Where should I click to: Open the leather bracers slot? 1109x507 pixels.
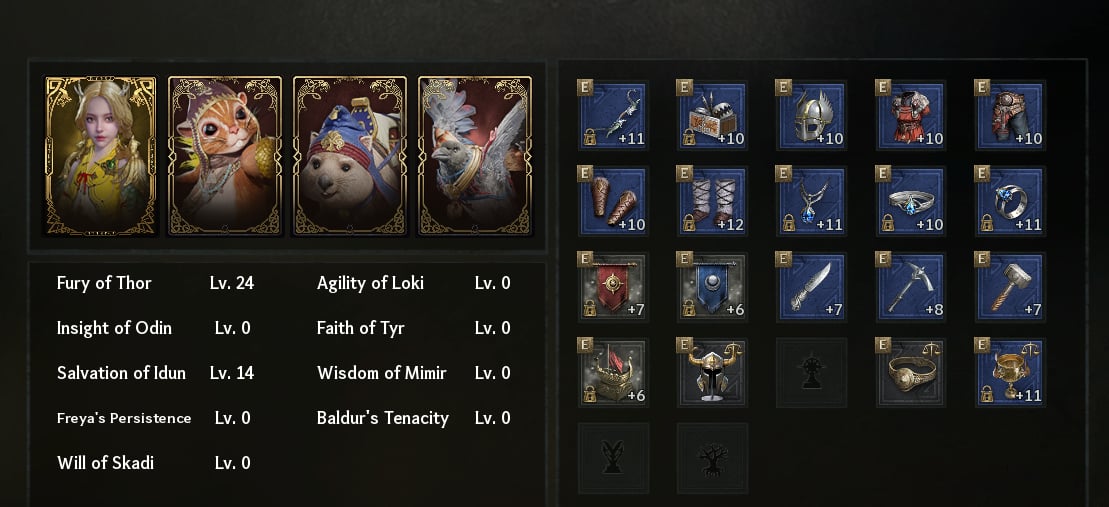tap(613, 201)
